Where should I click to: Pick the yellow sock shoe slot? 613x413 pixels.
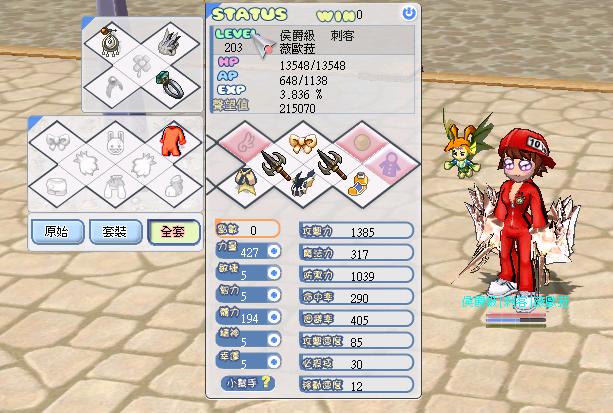click(358, 182)
